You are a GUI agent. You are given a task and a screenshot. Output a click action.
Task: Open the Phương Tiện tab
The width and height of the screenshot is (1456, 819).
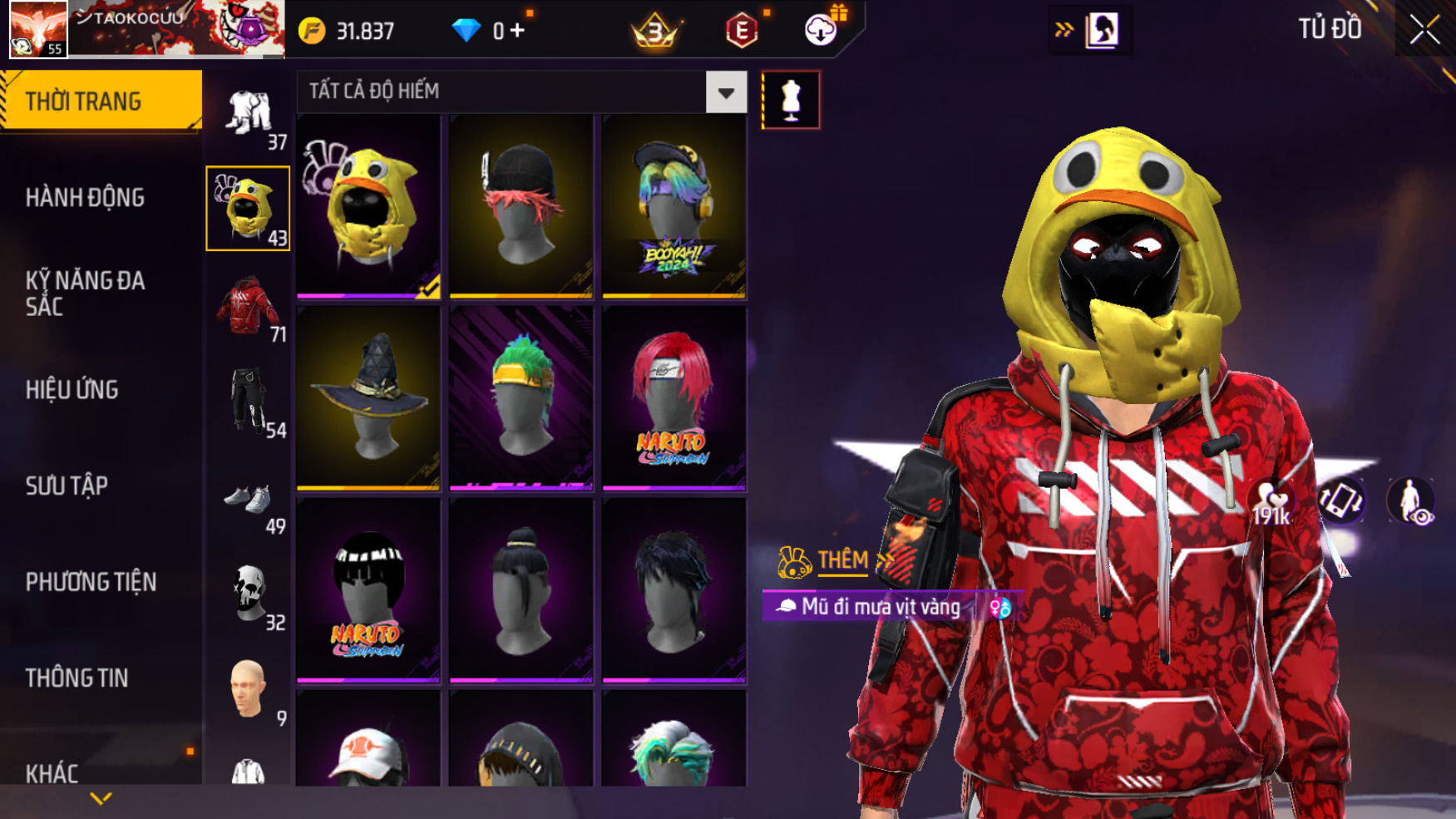click(91, 582)
